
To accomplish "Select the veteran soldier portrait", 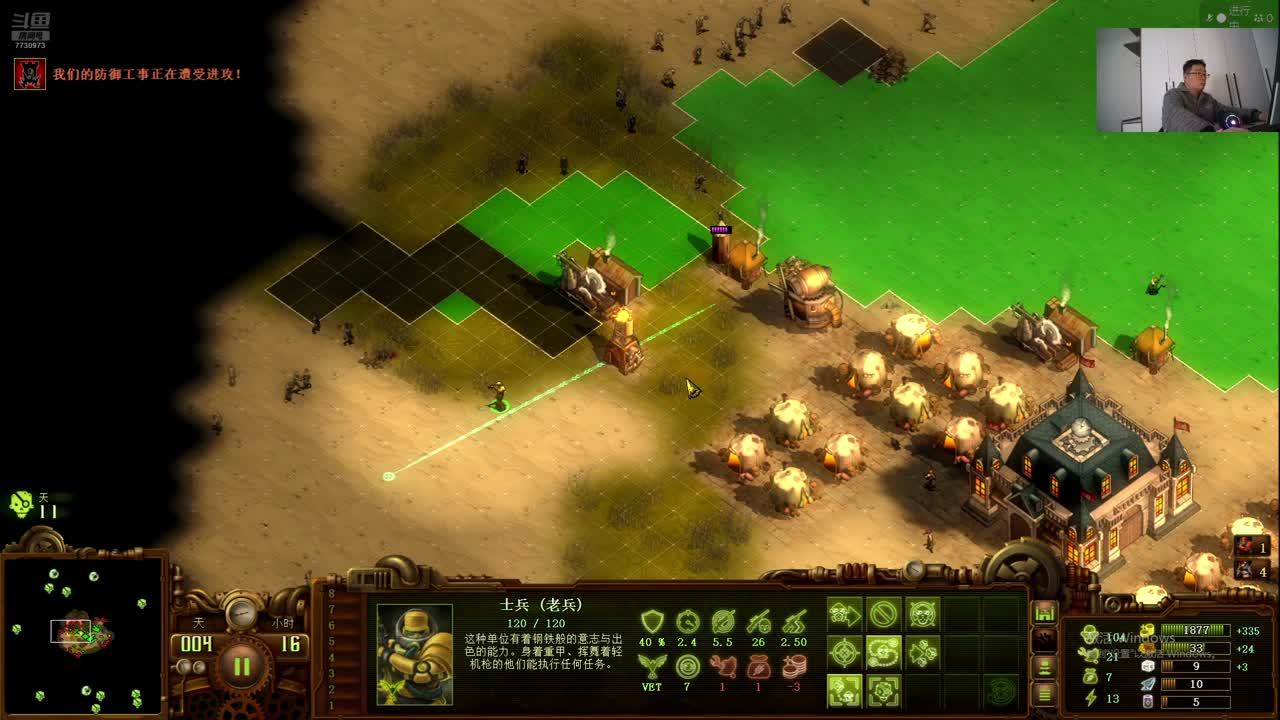I will tap(414, 655).
